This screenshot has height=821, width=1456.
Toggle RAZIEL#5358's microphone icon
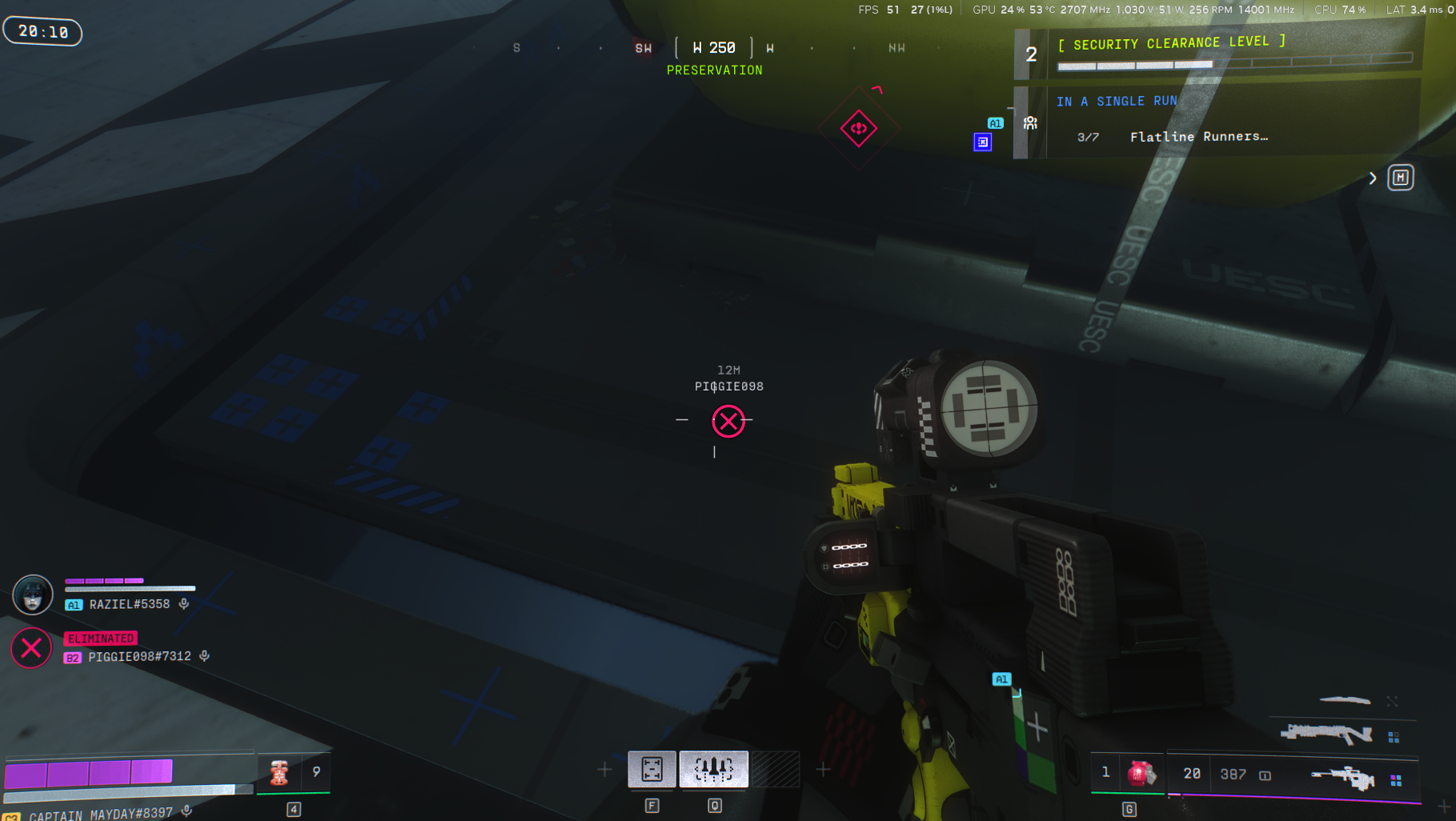pos(184,604)
